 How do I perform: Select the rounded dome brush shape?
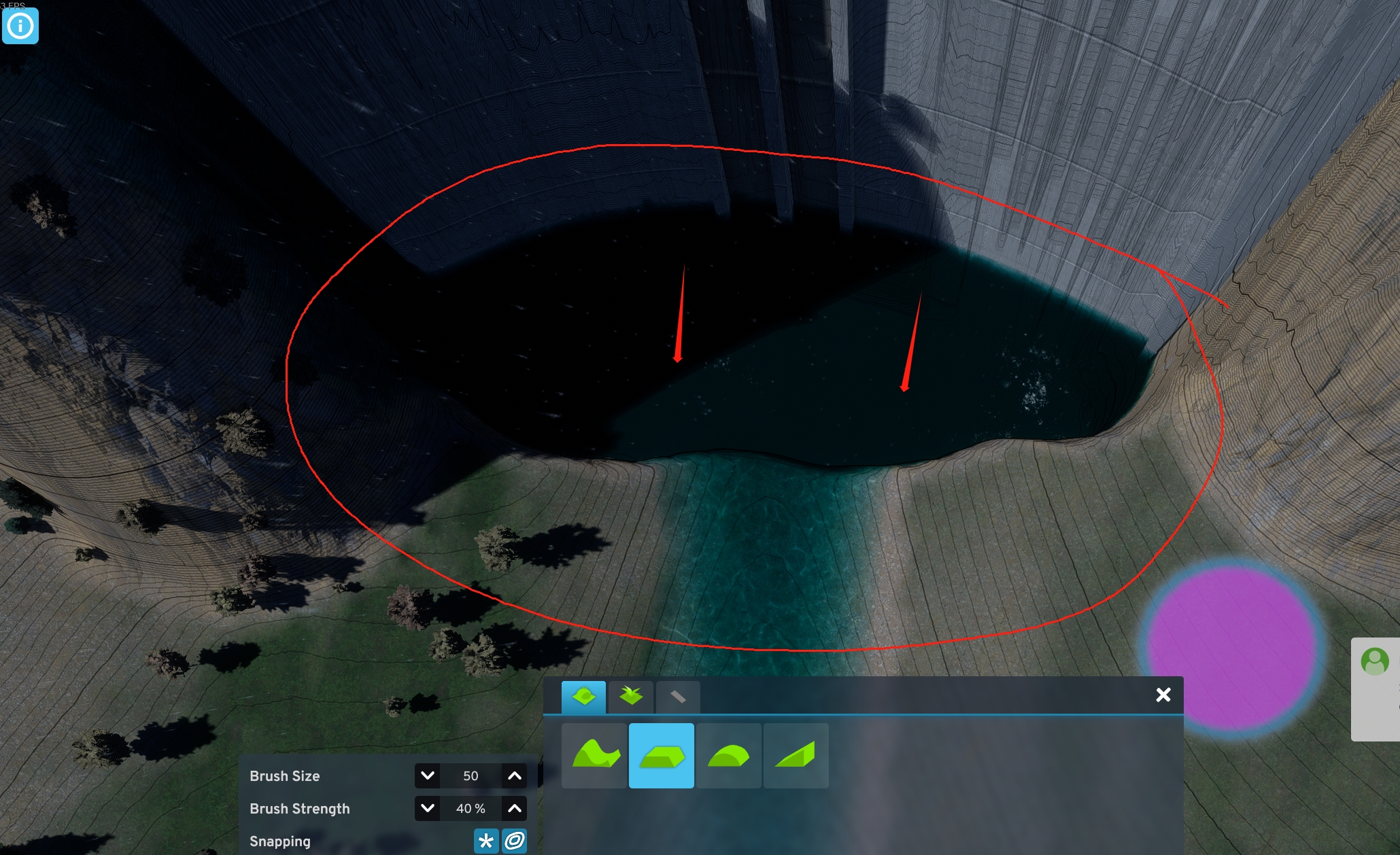point(728,756)
